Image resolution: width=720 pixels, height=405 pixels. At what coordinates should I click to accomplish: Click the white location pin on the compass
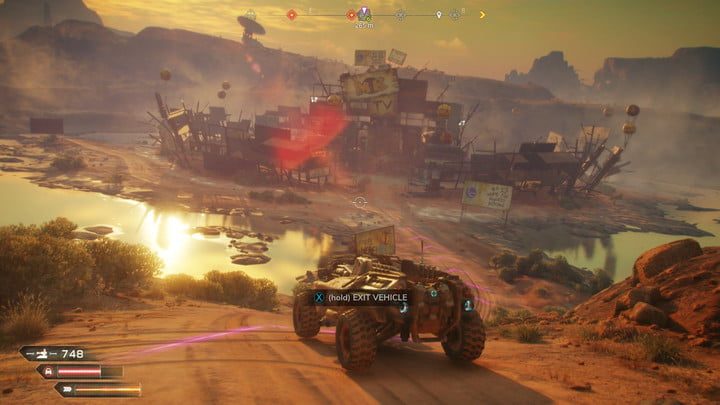coord(437,15)
